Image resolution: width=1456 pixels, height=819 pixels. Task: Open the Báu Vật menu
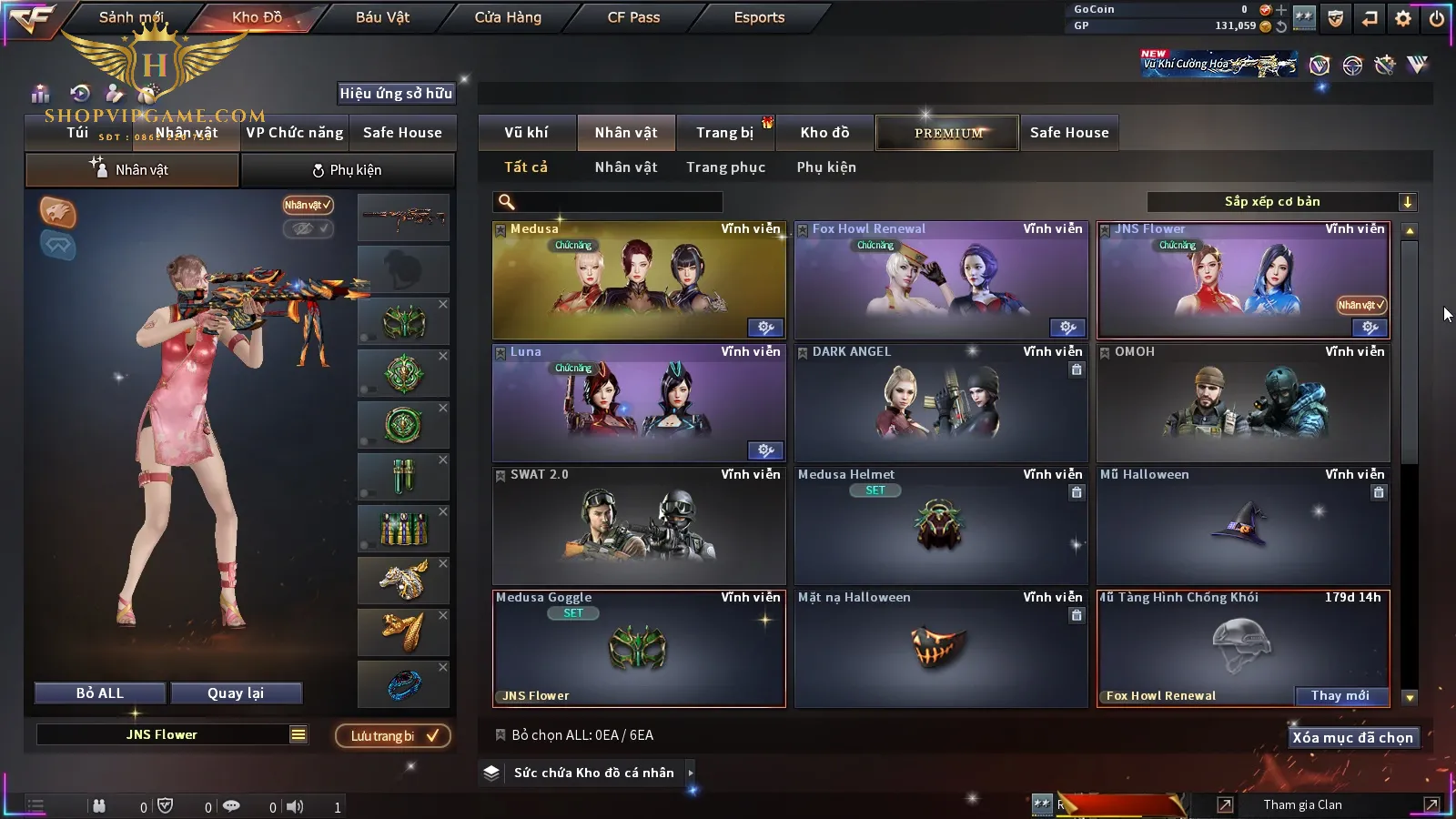(x=382, y=17)
